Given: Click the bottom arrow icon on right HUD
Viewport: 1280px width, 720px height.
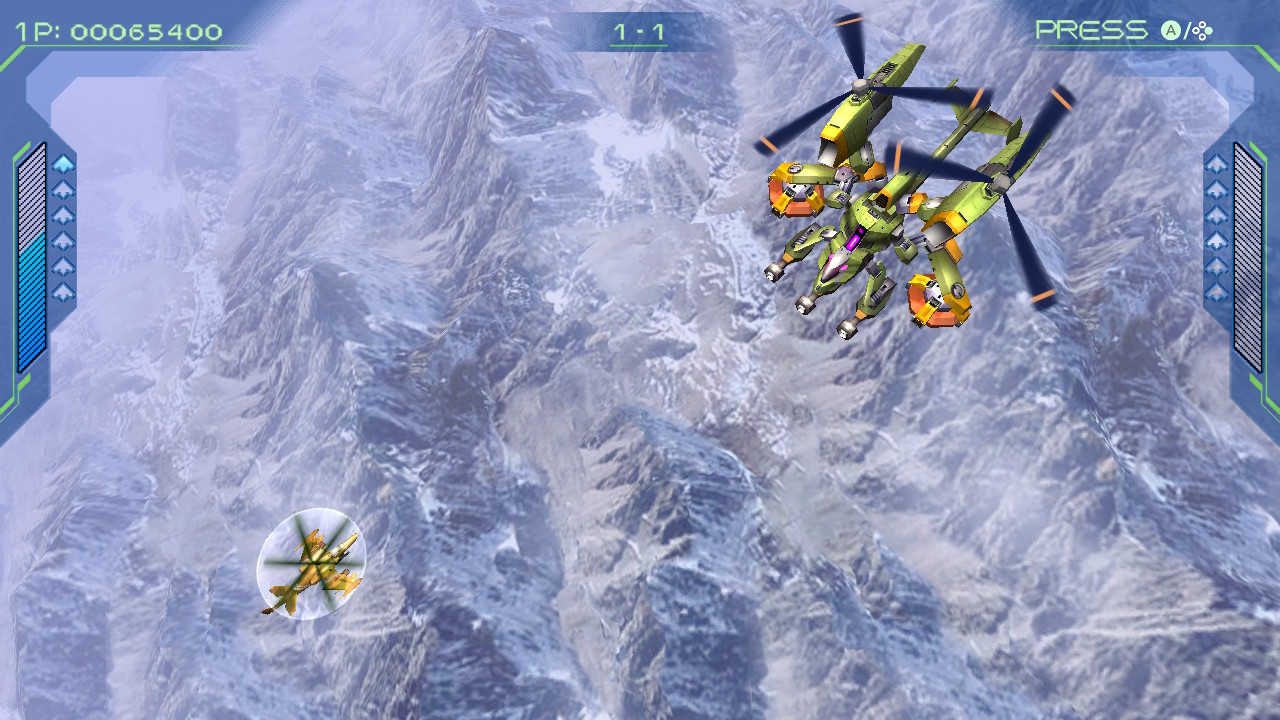Looking at the screenshot, I should pyautogui.click(x=1214, y=290).
